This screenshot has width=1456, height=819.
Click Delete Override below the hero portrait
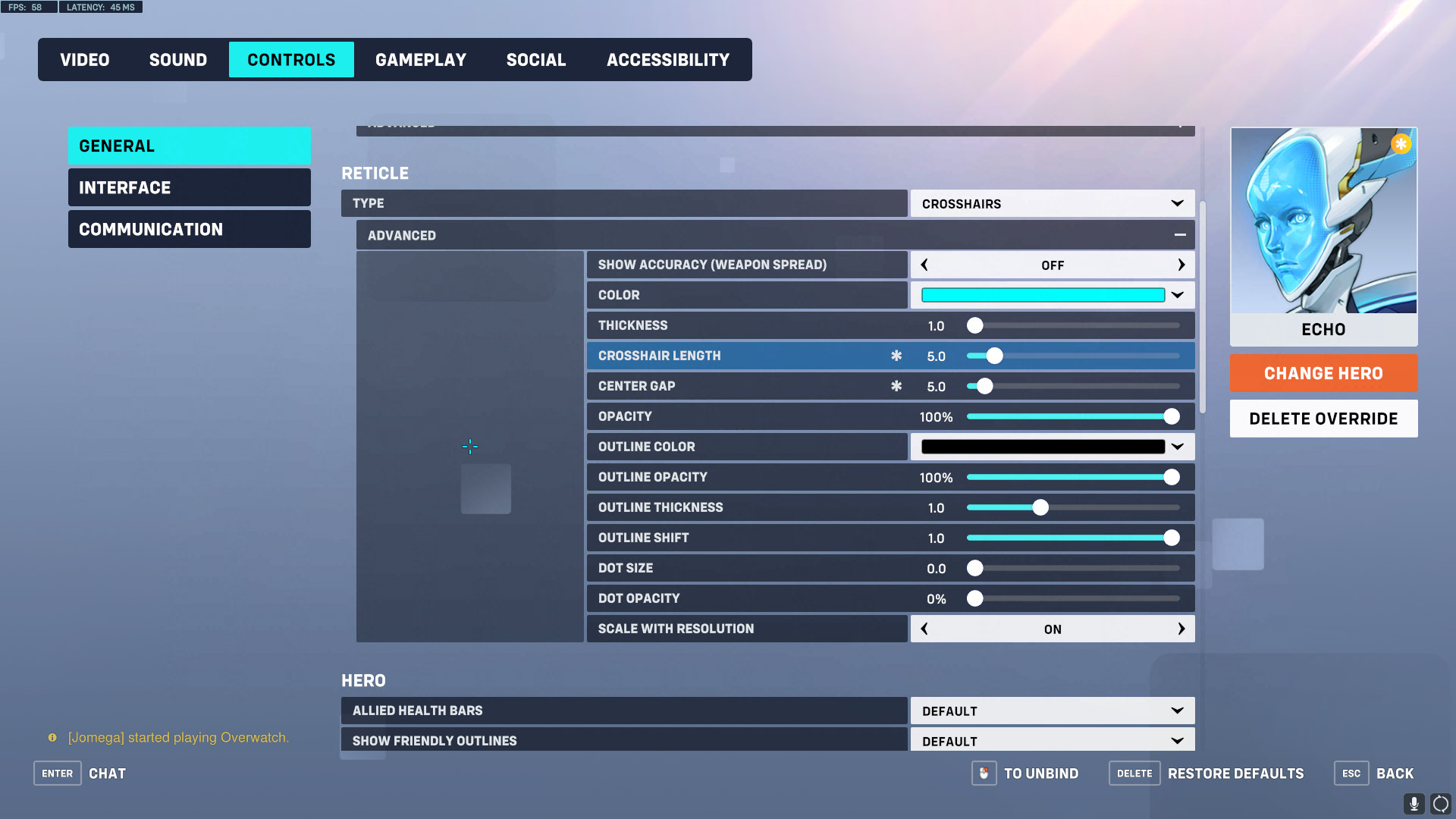(x=1323, y=418)
